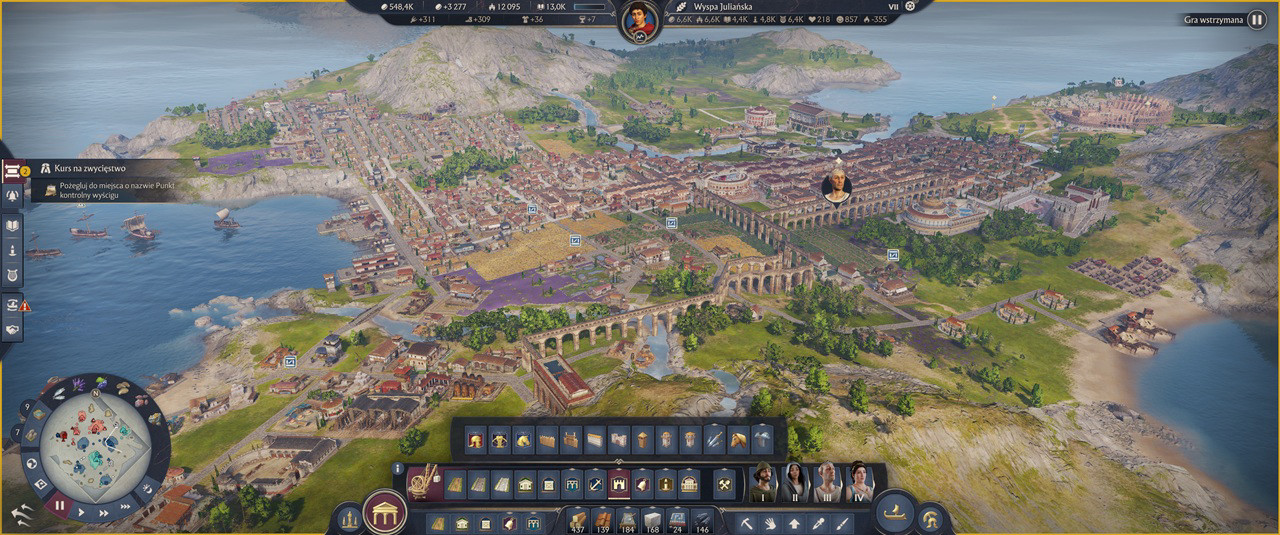Select the highlighted fortification category
Viewport: 1280px width, 535px height.
(619, 485)
